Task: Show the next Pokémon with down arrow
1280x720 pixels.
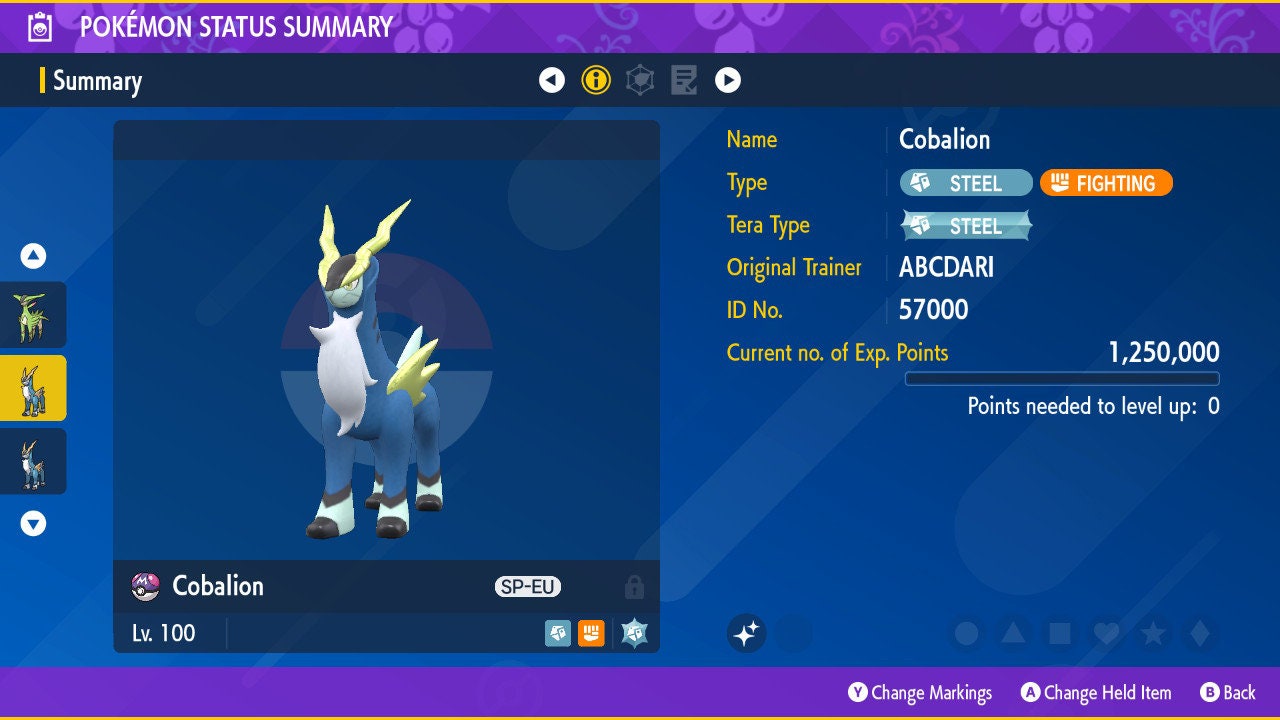Action: pyautogui.click(x=33, y=523)
